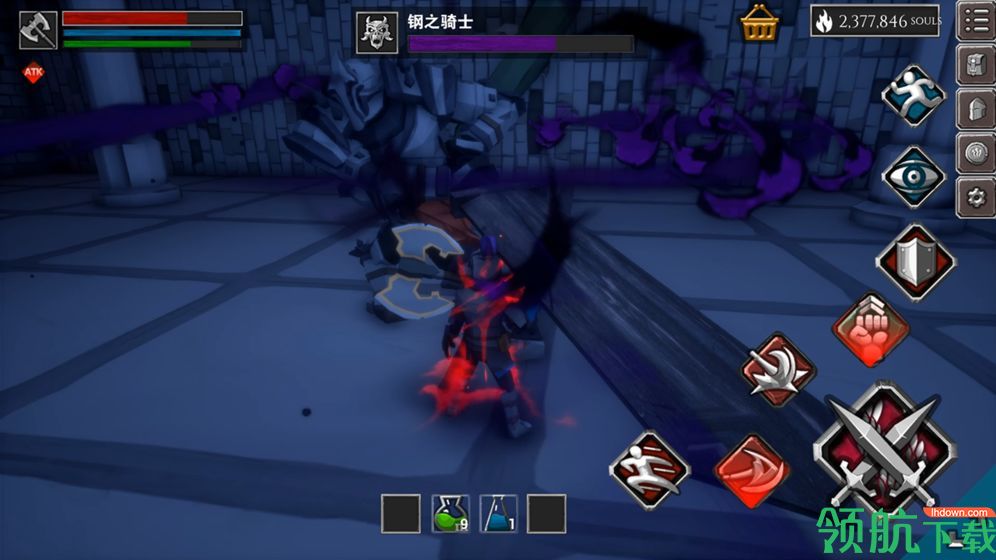Viewport: 996px width, 560px height.
Task: Activate the red slash skill
Action: [752, 470]
